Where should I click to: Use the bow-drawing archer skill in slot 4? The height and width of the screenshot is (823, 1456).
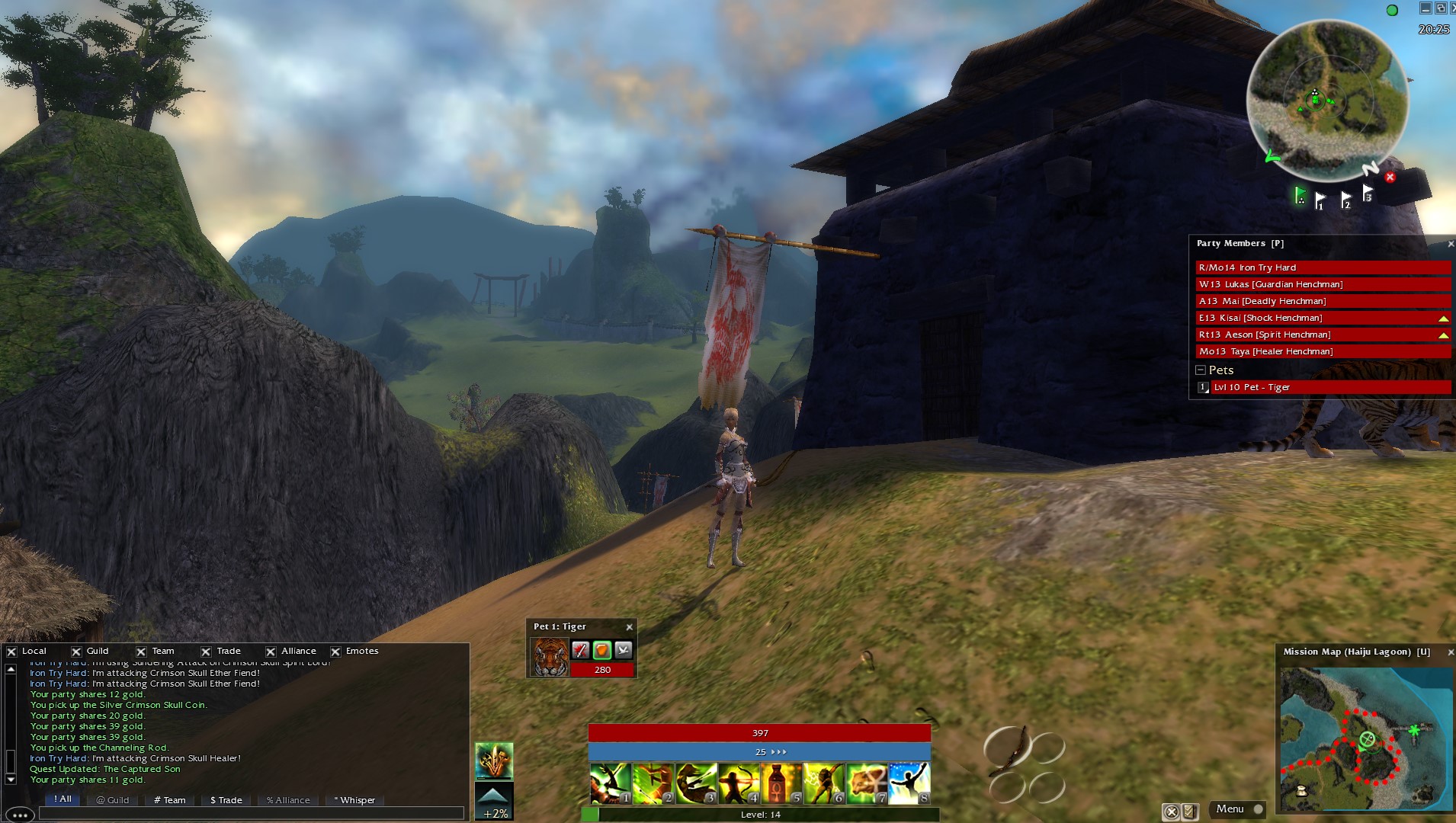[739, 783]
